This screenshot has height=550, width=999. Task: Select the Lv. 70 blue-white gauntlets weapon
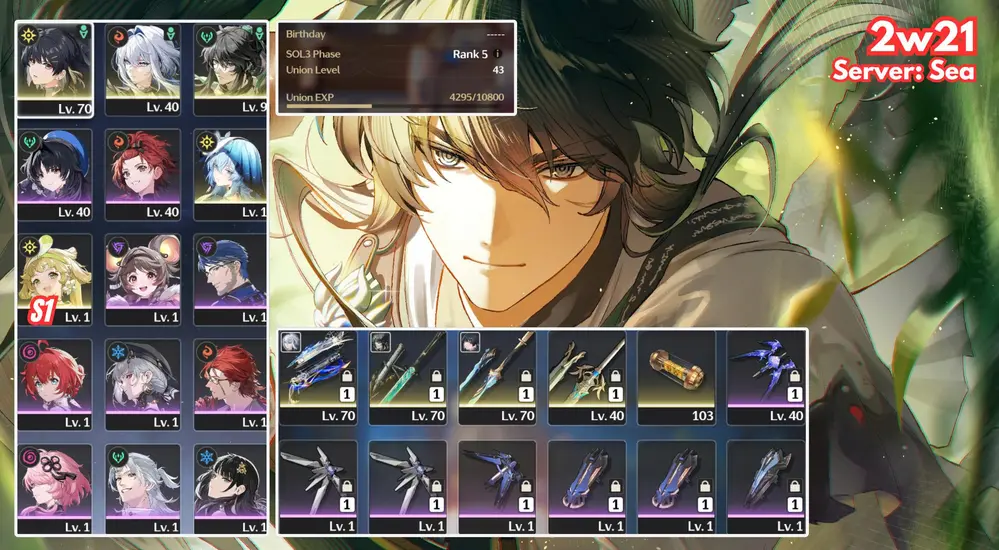tap(318, 372)
